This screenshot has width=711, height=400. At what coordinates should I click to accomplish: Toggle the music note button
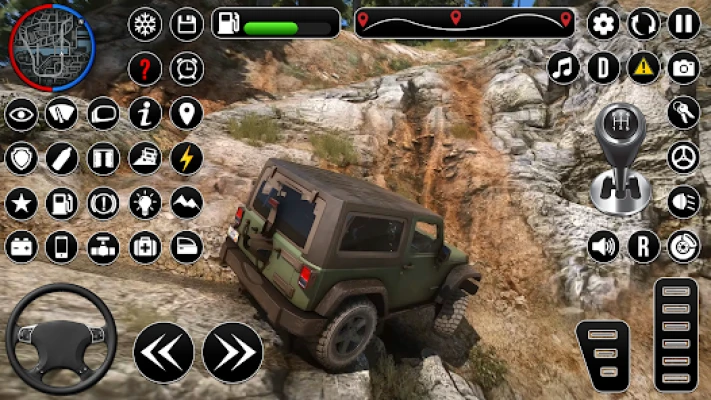tap(564, 68)
